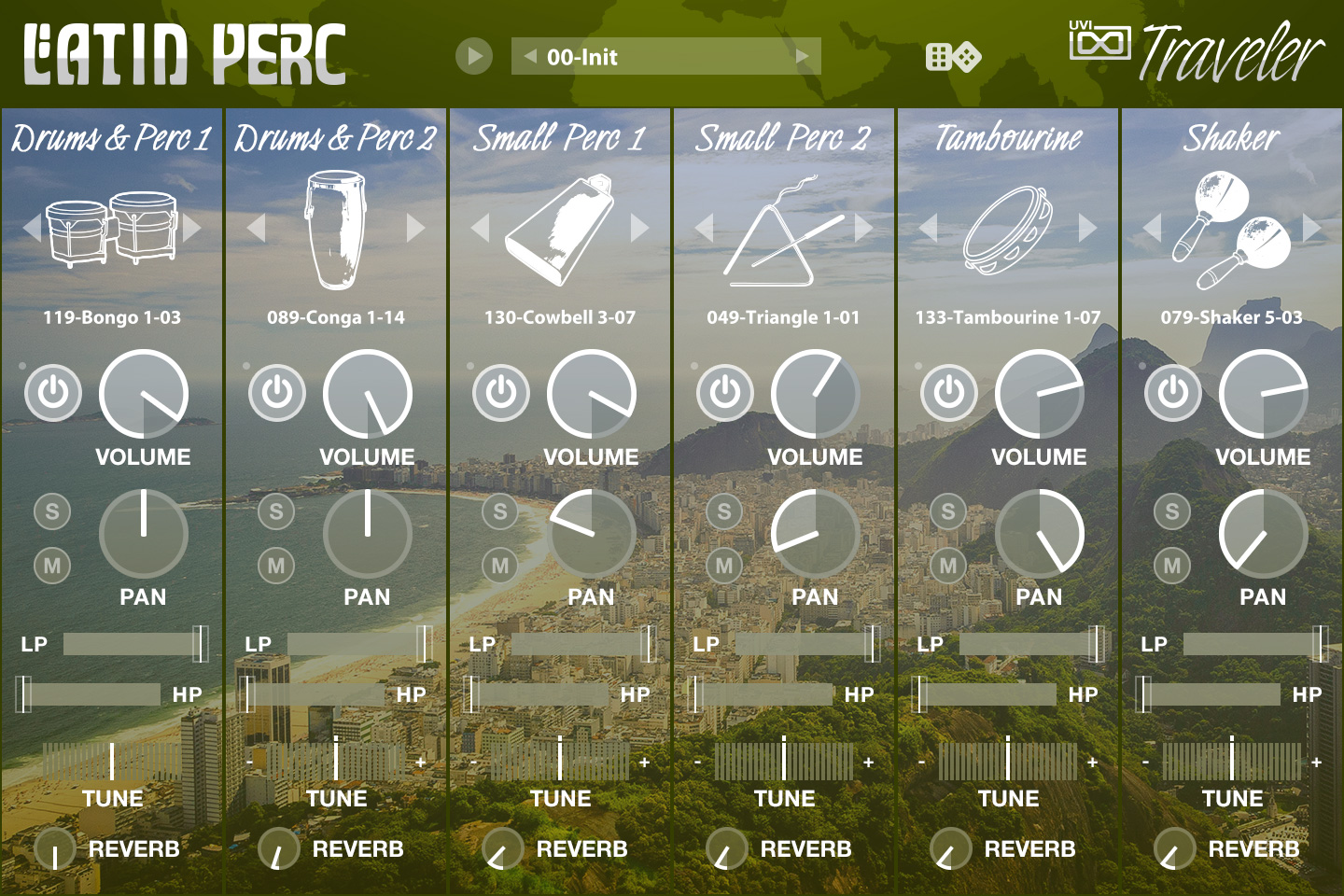The width and height of the screenshot is (1344, 896).
Task: Solo the Tambourine channel
Action: 948,511
